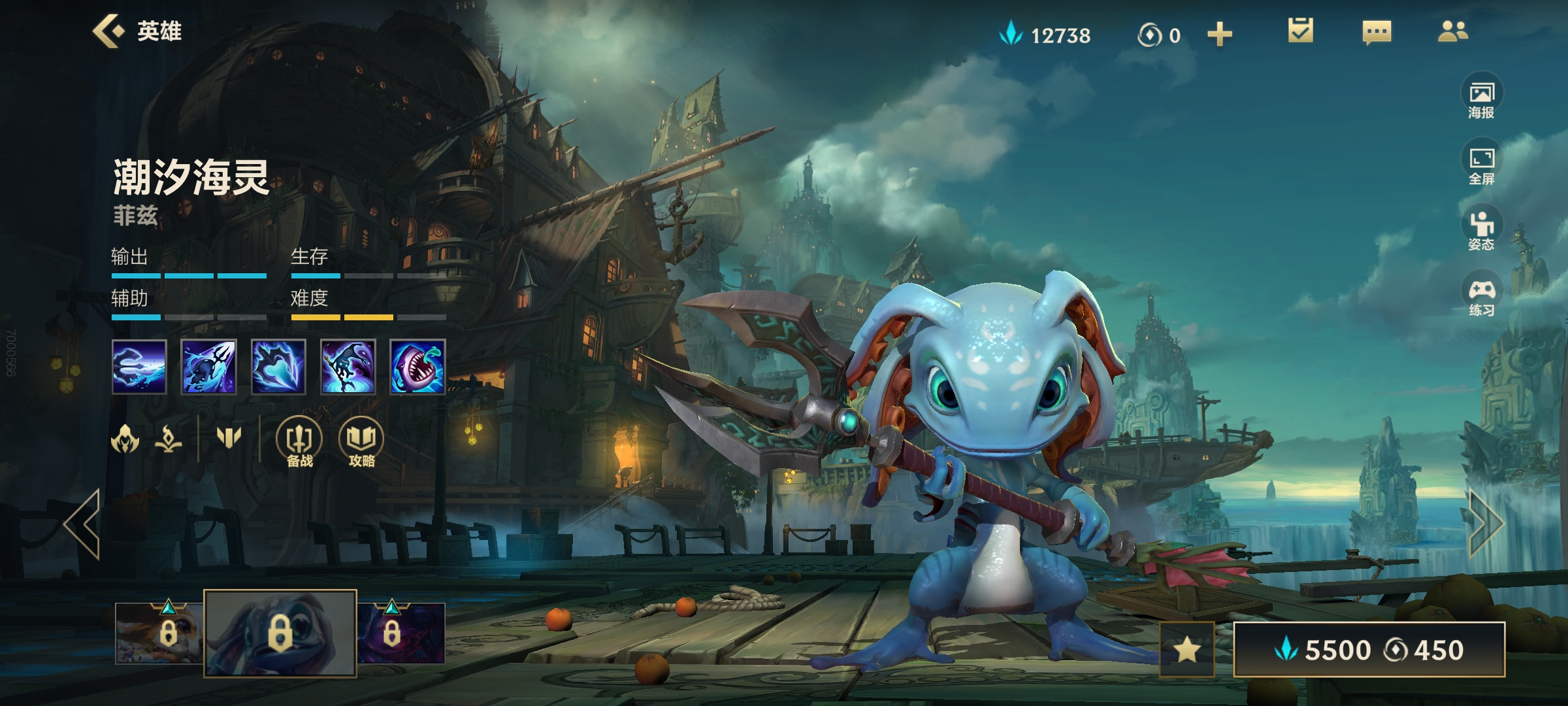Viewport: 1568px width, 706px height.
Task: Show the next champion with right arrow
Action: 1486,524
